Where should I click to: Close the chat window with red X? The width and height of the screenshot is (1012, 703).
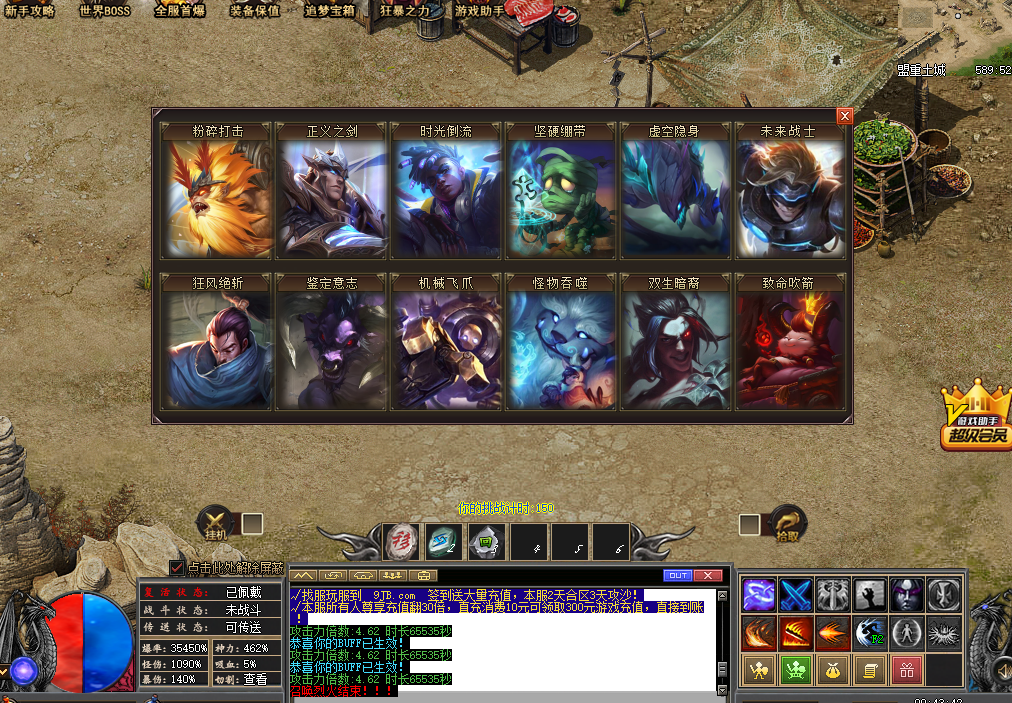708,575
